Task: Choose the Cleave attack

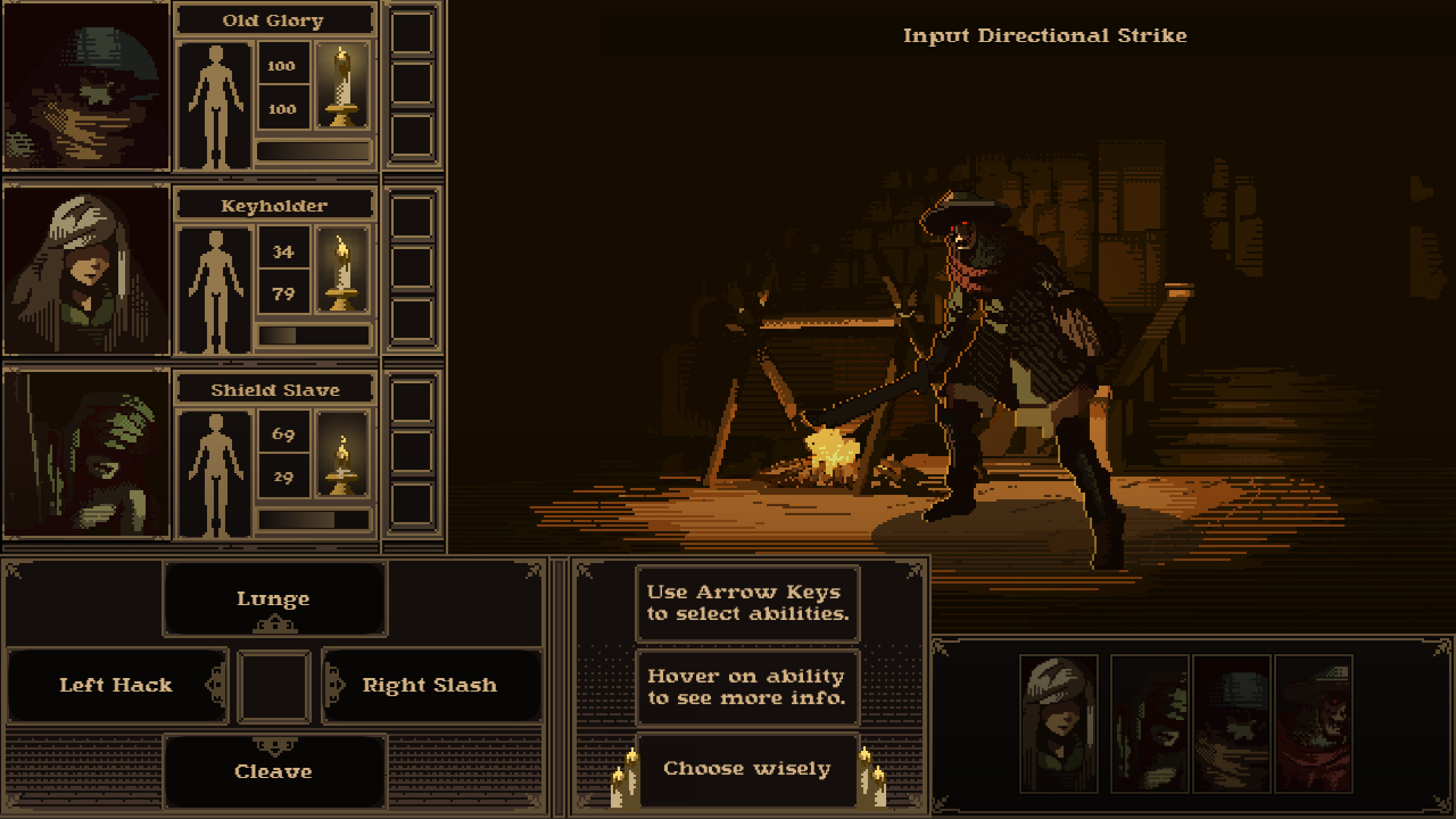Action: [x=275, y=771]
